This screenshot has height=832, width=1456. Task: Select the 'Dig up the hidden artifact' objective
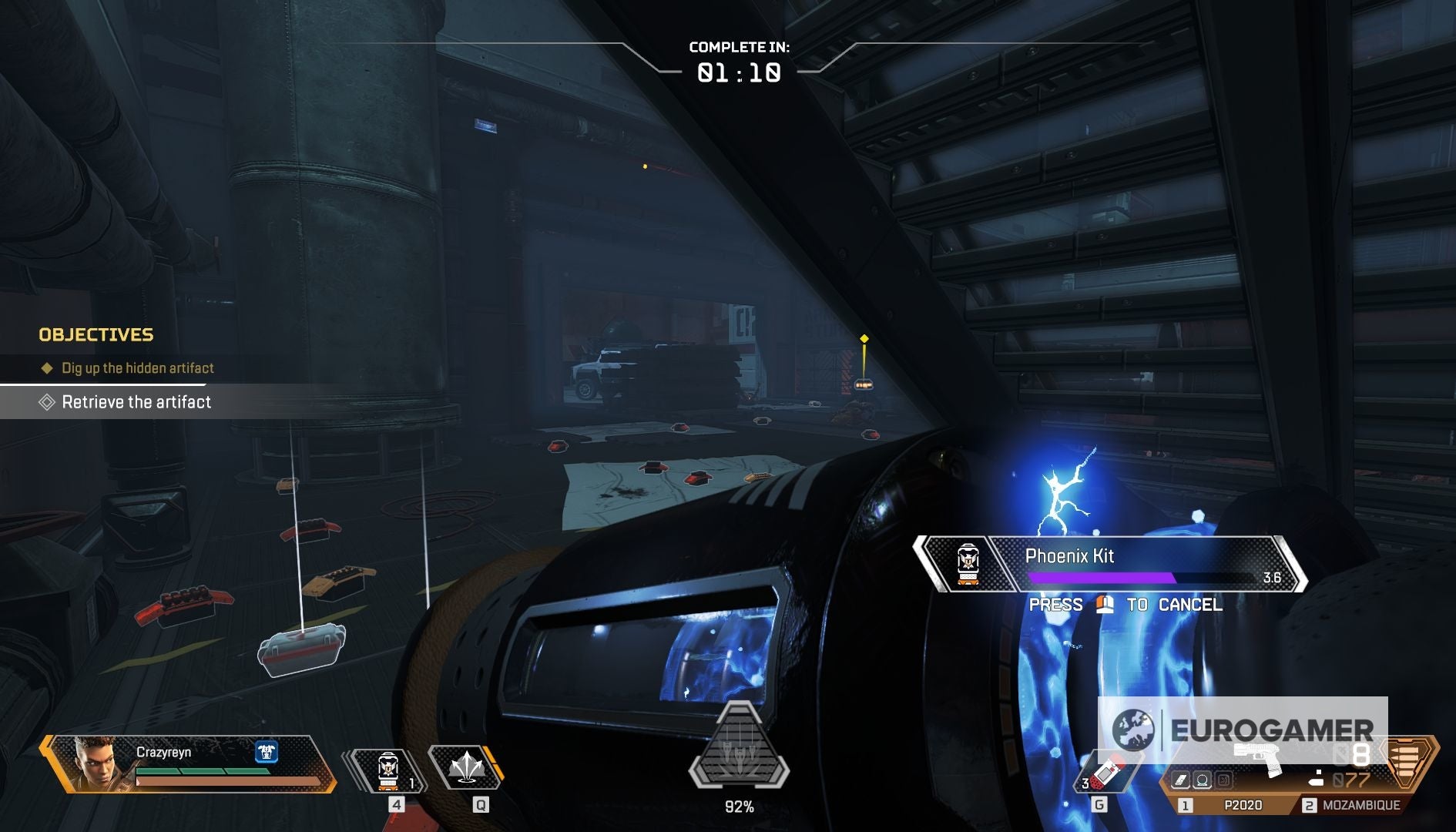[137, 368]
